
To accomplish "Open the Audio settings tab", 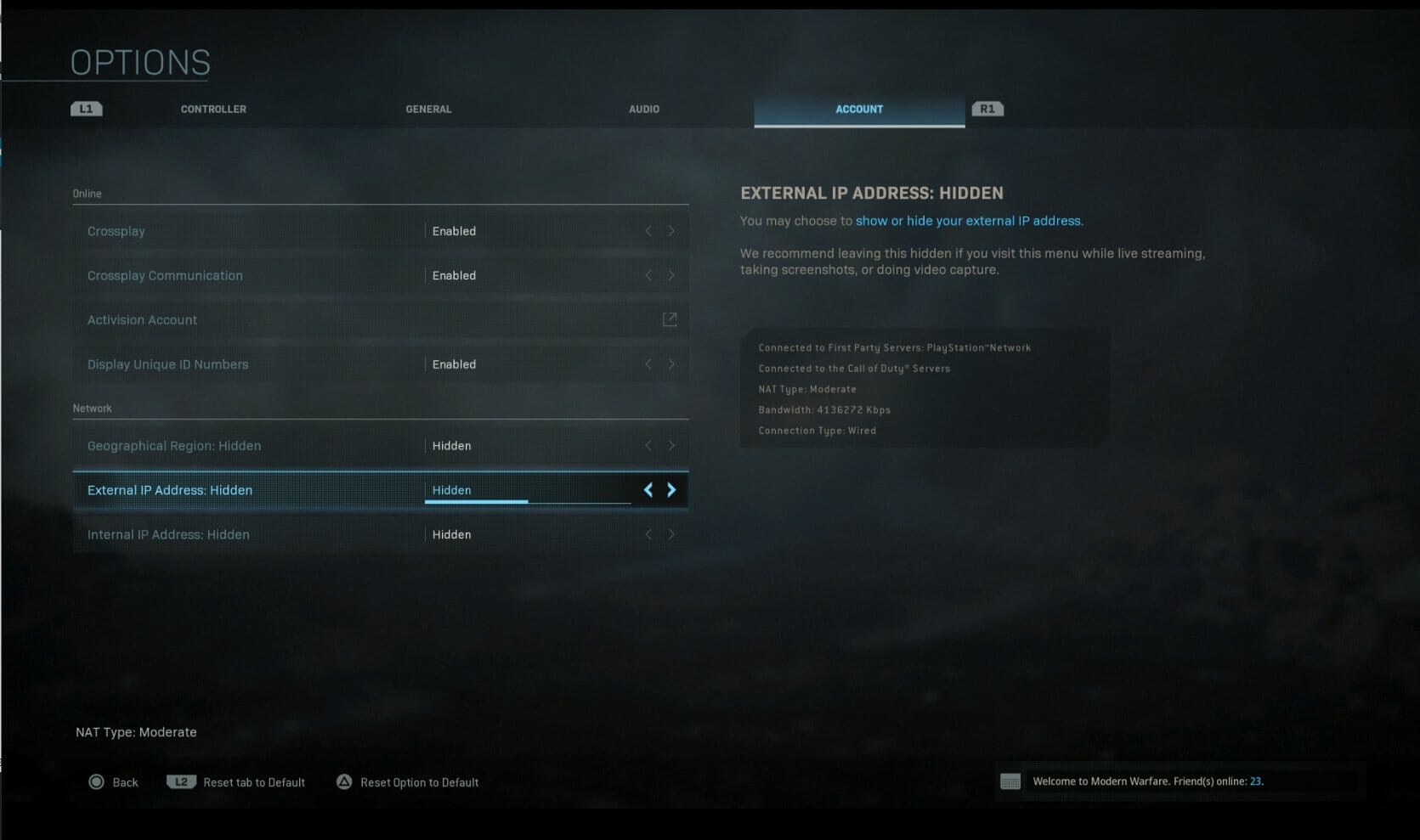I will 643,109.
